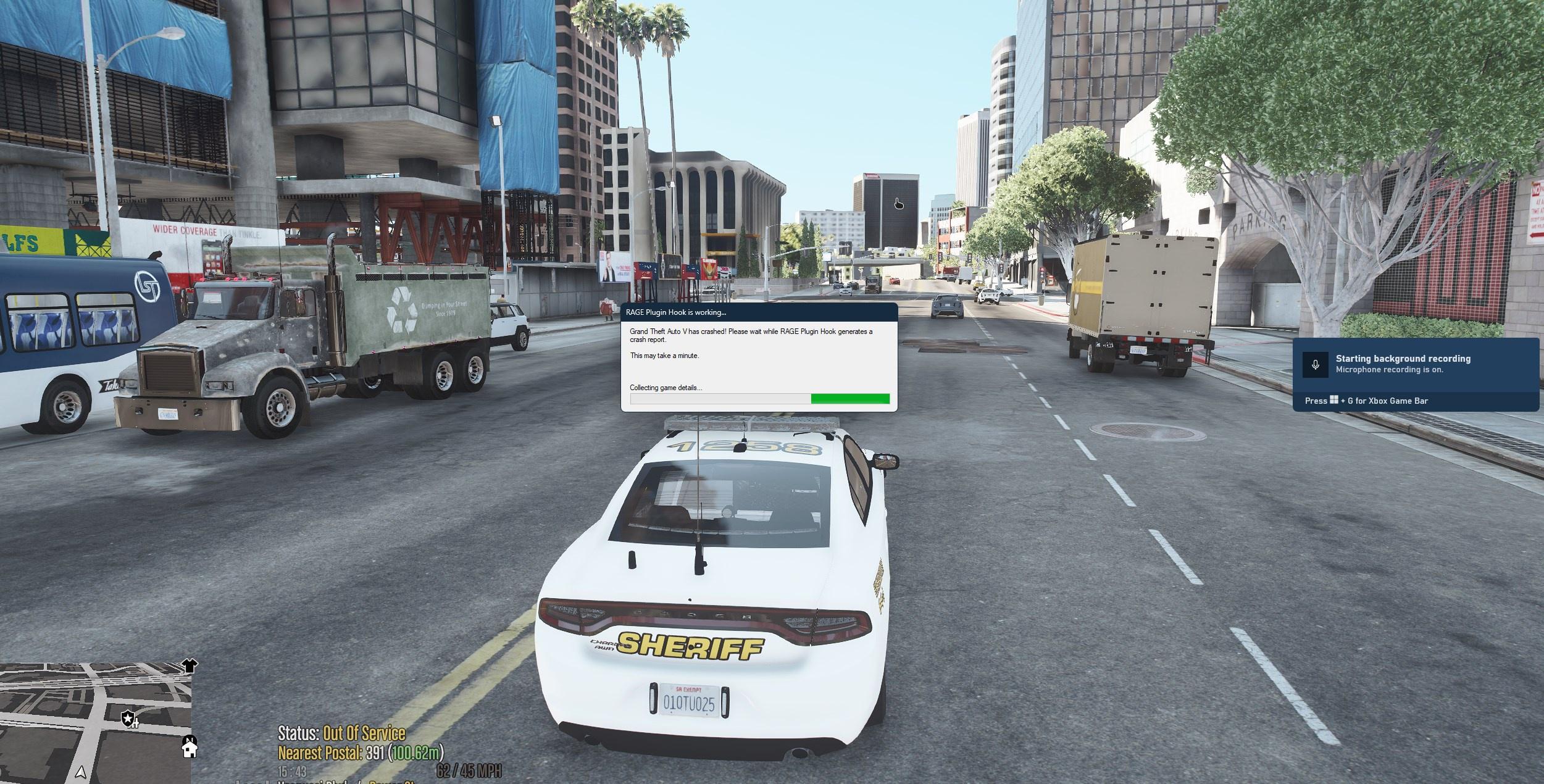
Task: Click the microphone icon in recording notification
Action: (x=1315, y=365)
